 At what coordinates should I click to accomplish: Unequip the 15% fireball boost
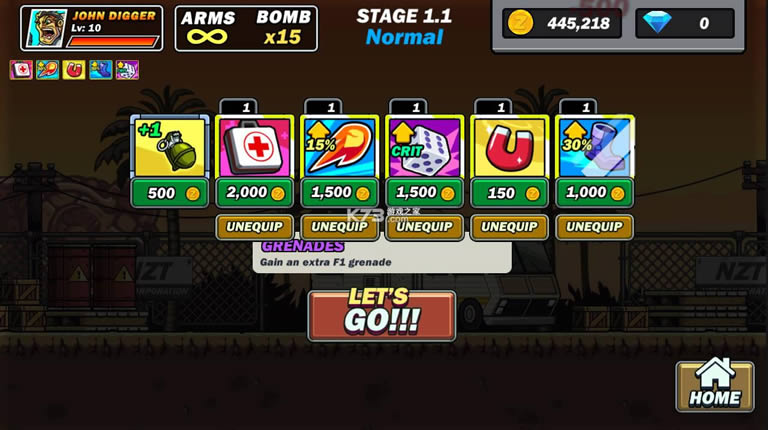339,227
